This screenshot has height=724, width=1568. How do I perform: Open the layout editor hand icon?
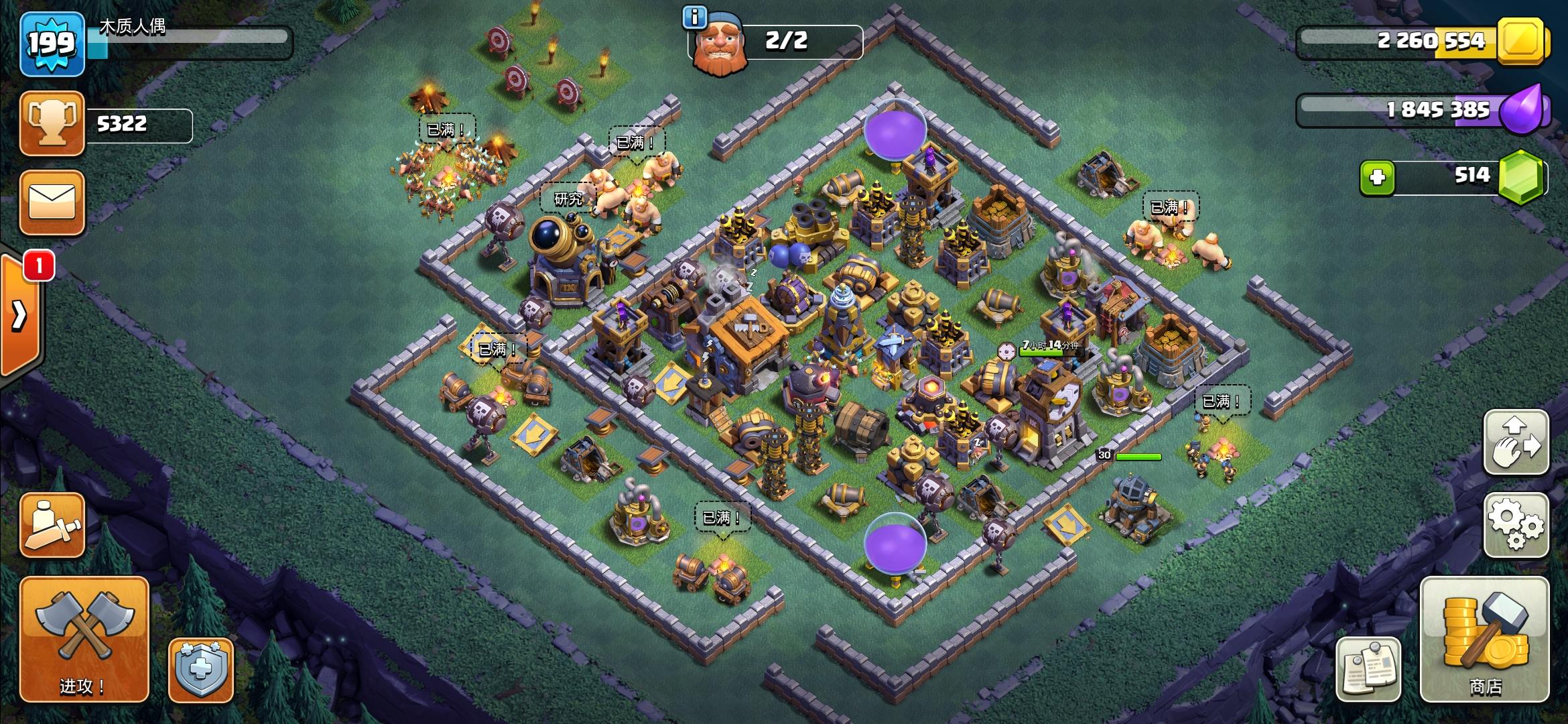click(1516, 442)
